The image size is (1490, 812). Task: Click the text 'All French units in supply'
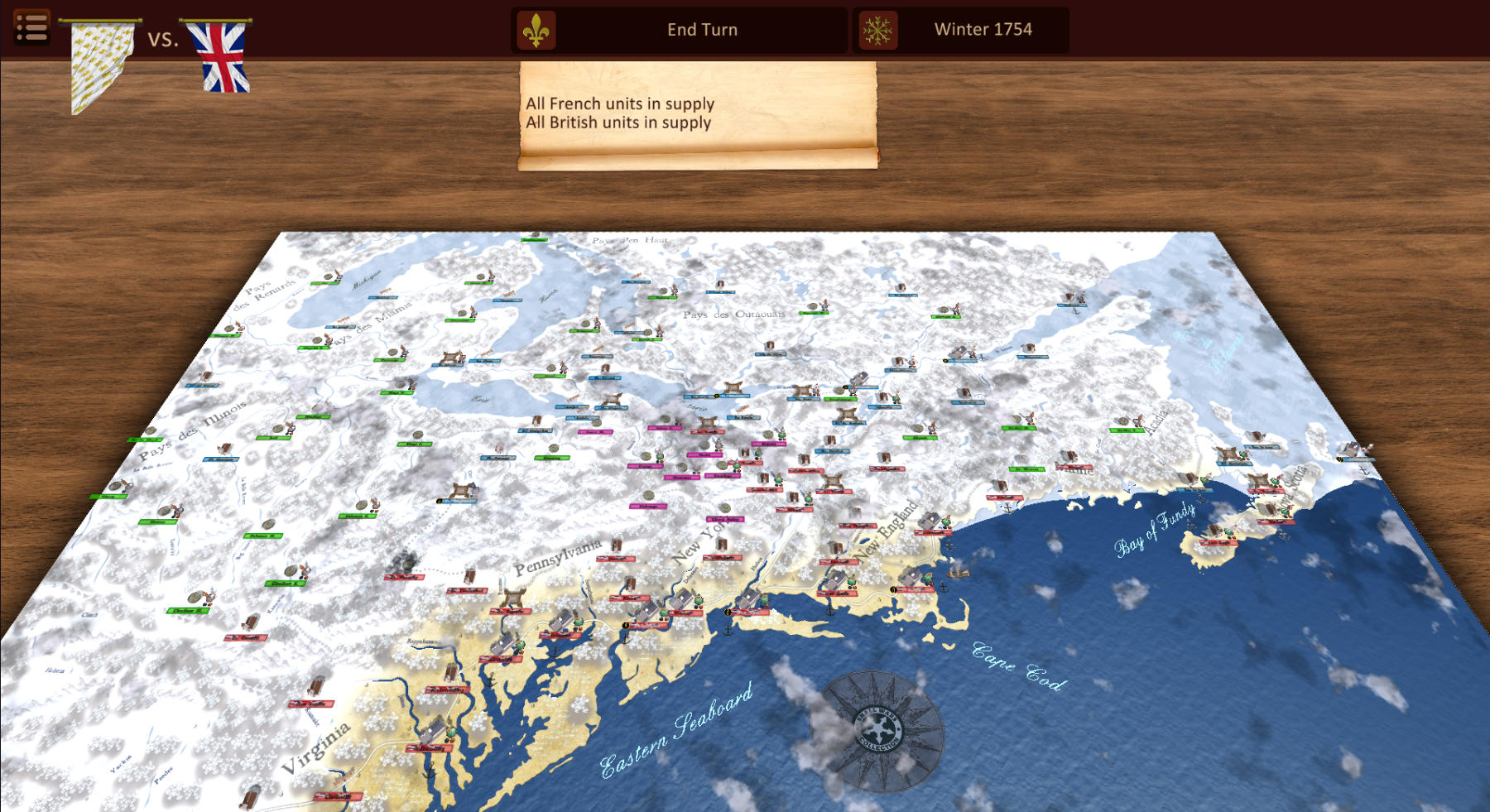pyautogui.click(x=620, y=103)
